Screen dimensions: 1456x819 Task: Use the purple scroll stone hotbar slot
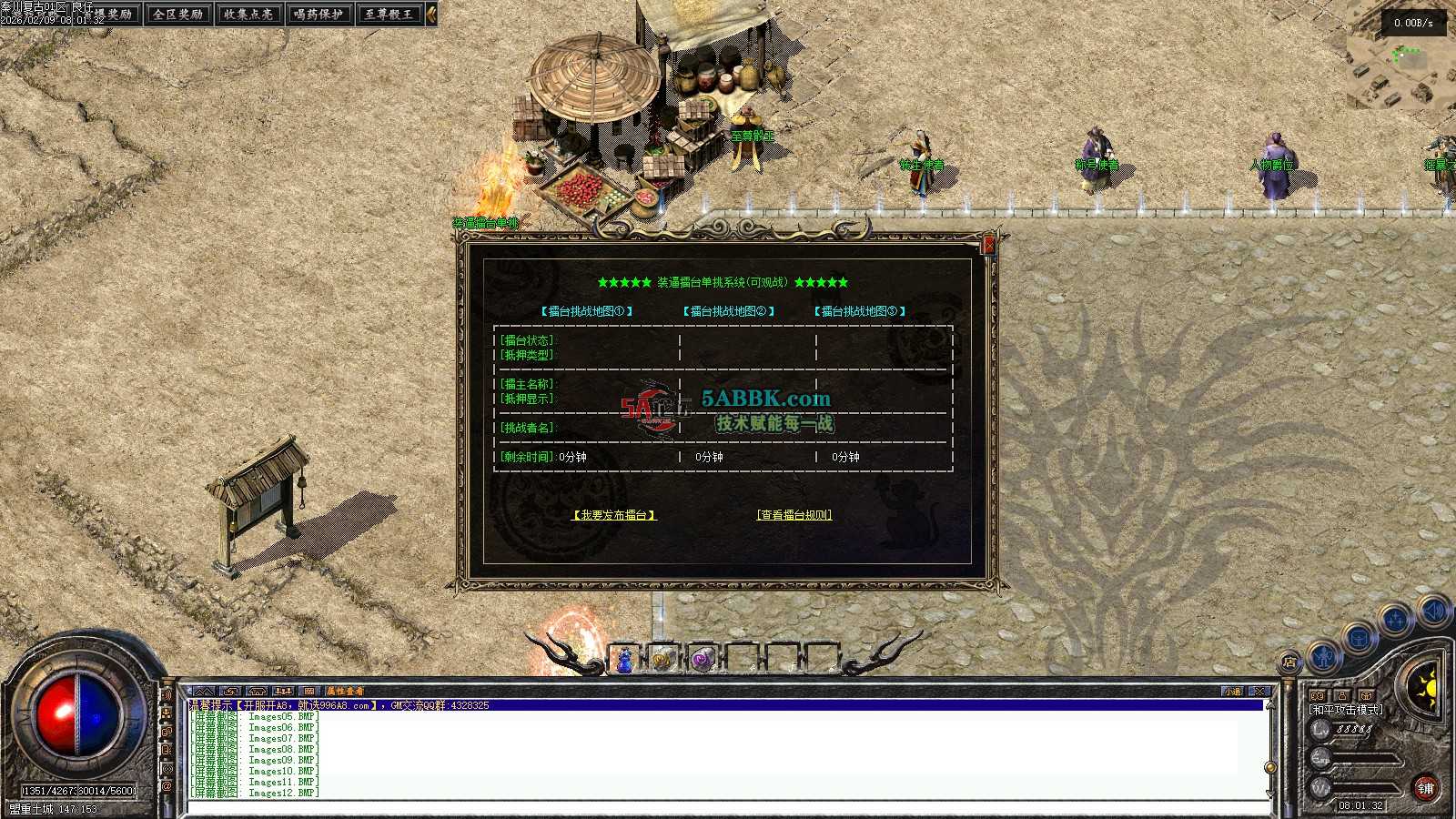point(702,659)
